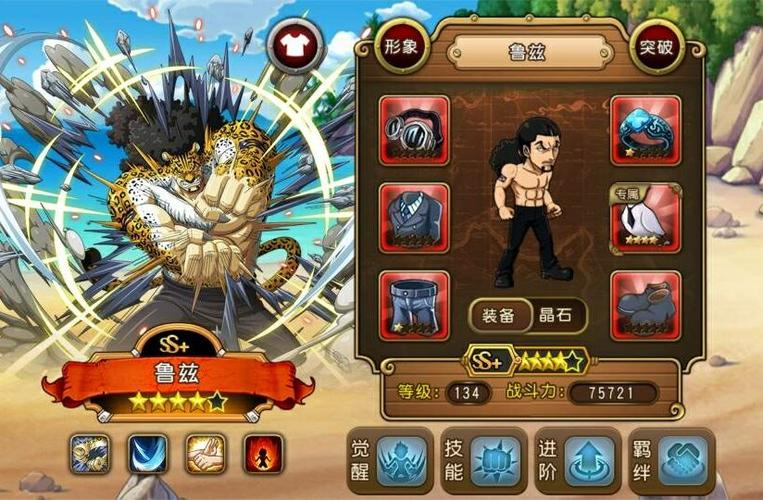This screenshot has width=763, height=500.
Task: Select the blue ring equipment slot
Action: click(x=645, y=130)
